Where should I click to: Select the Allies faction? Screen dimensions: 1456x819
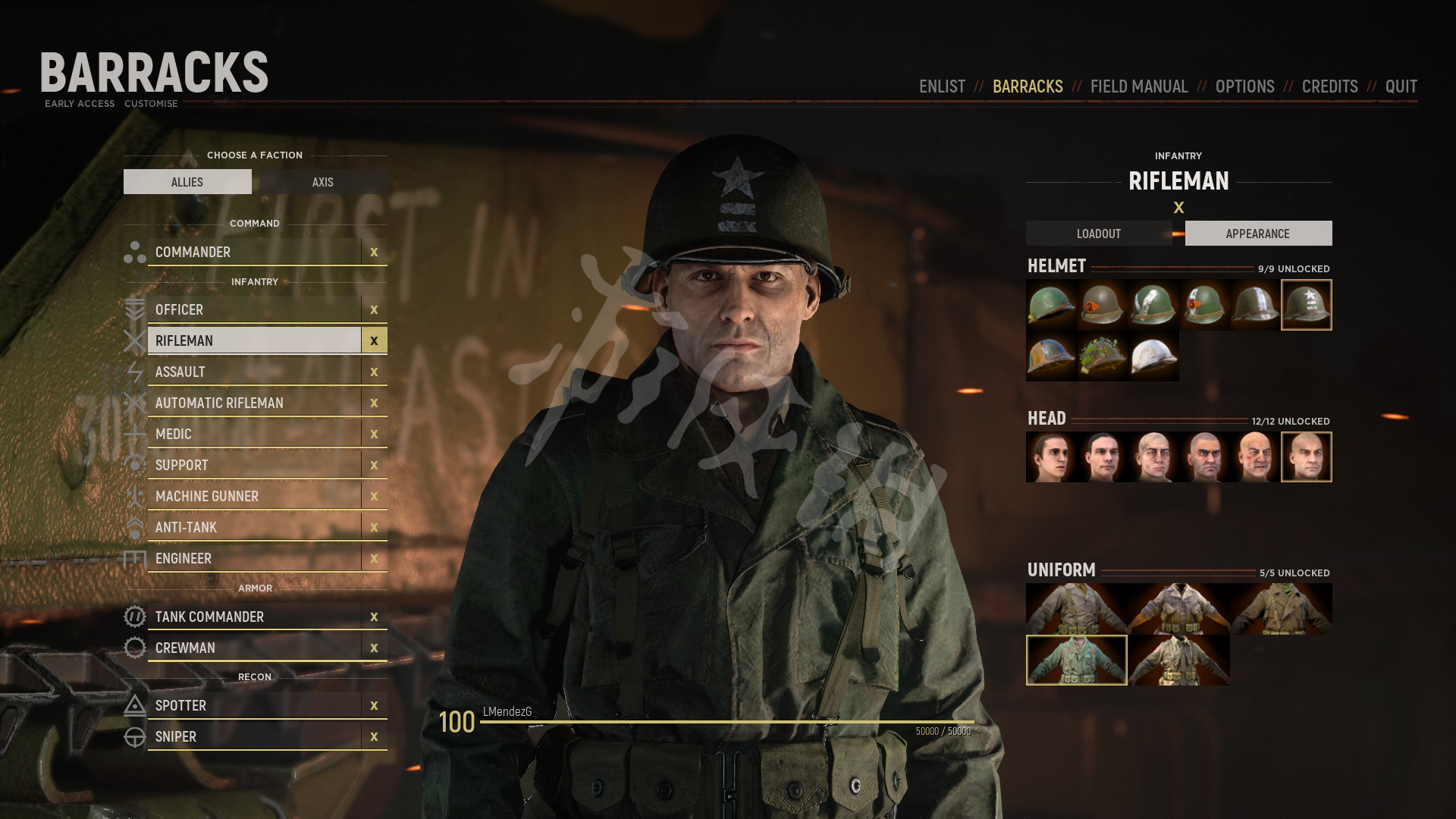coord(187,182)
